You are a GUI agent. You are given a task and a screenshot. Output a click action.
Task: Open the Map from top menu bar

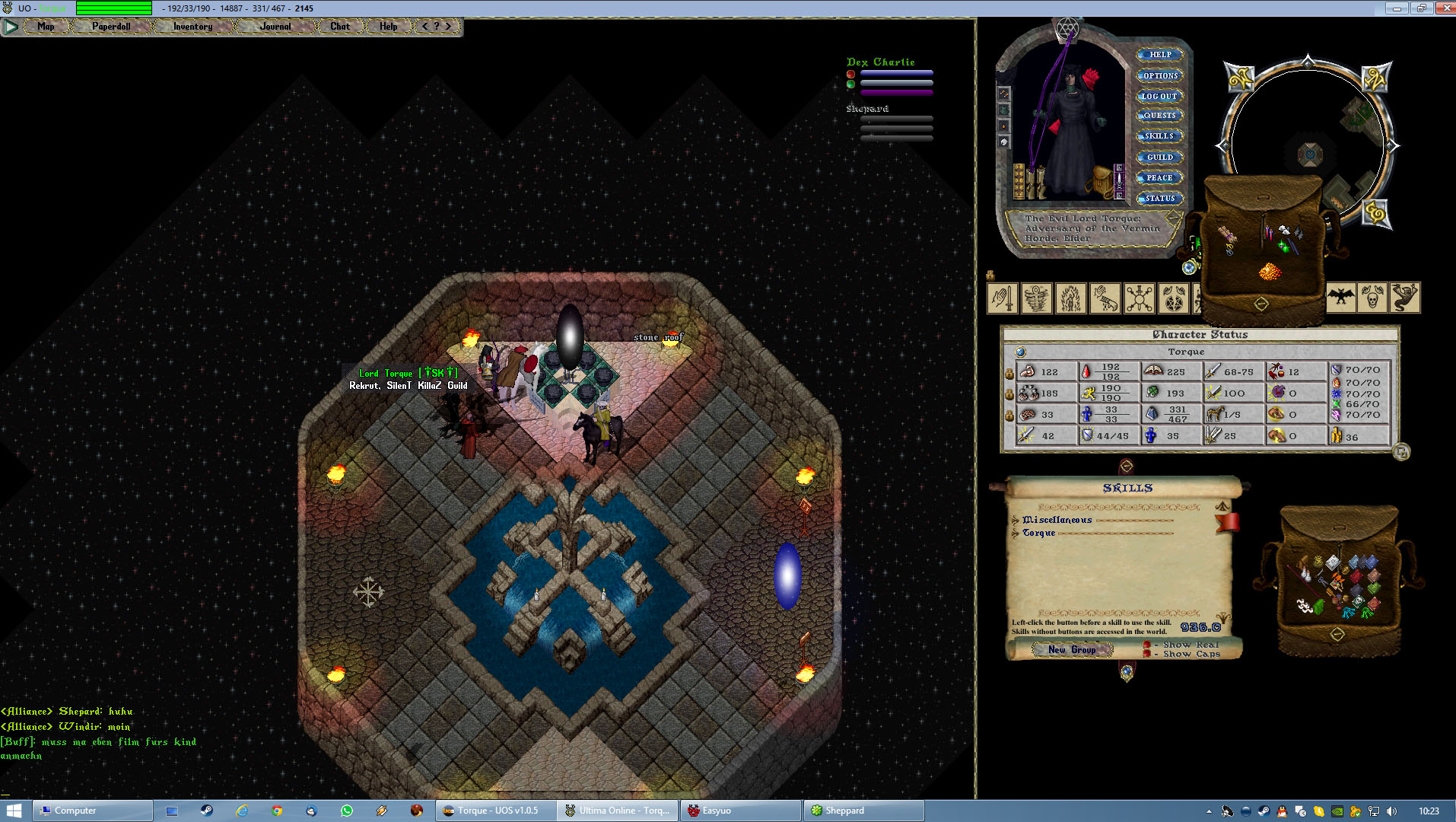click(46, 27)
